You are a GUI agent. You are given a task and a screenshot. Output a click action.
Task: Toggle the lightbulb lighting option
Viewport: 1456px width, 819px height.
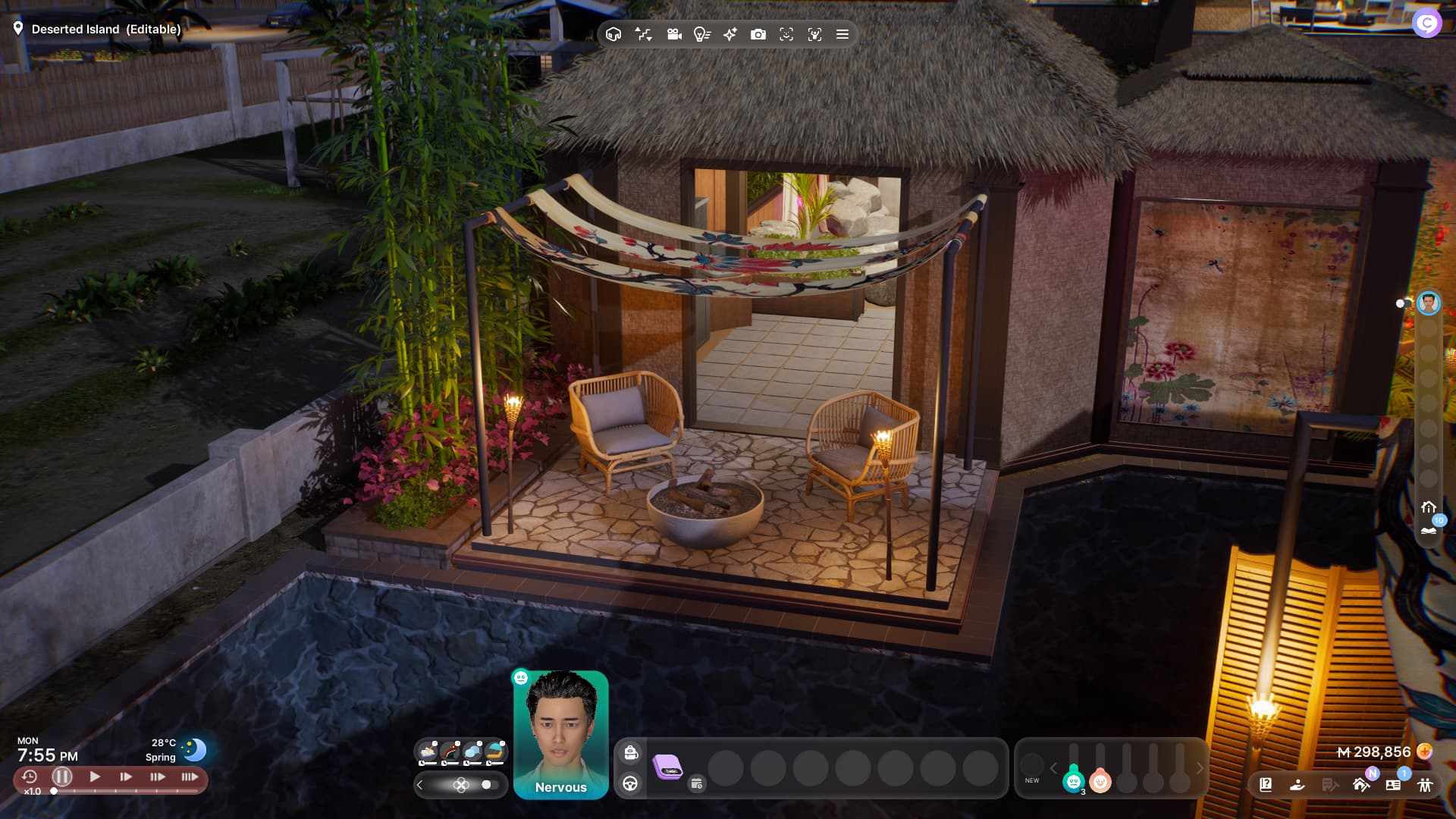click(x=701, y=34)
